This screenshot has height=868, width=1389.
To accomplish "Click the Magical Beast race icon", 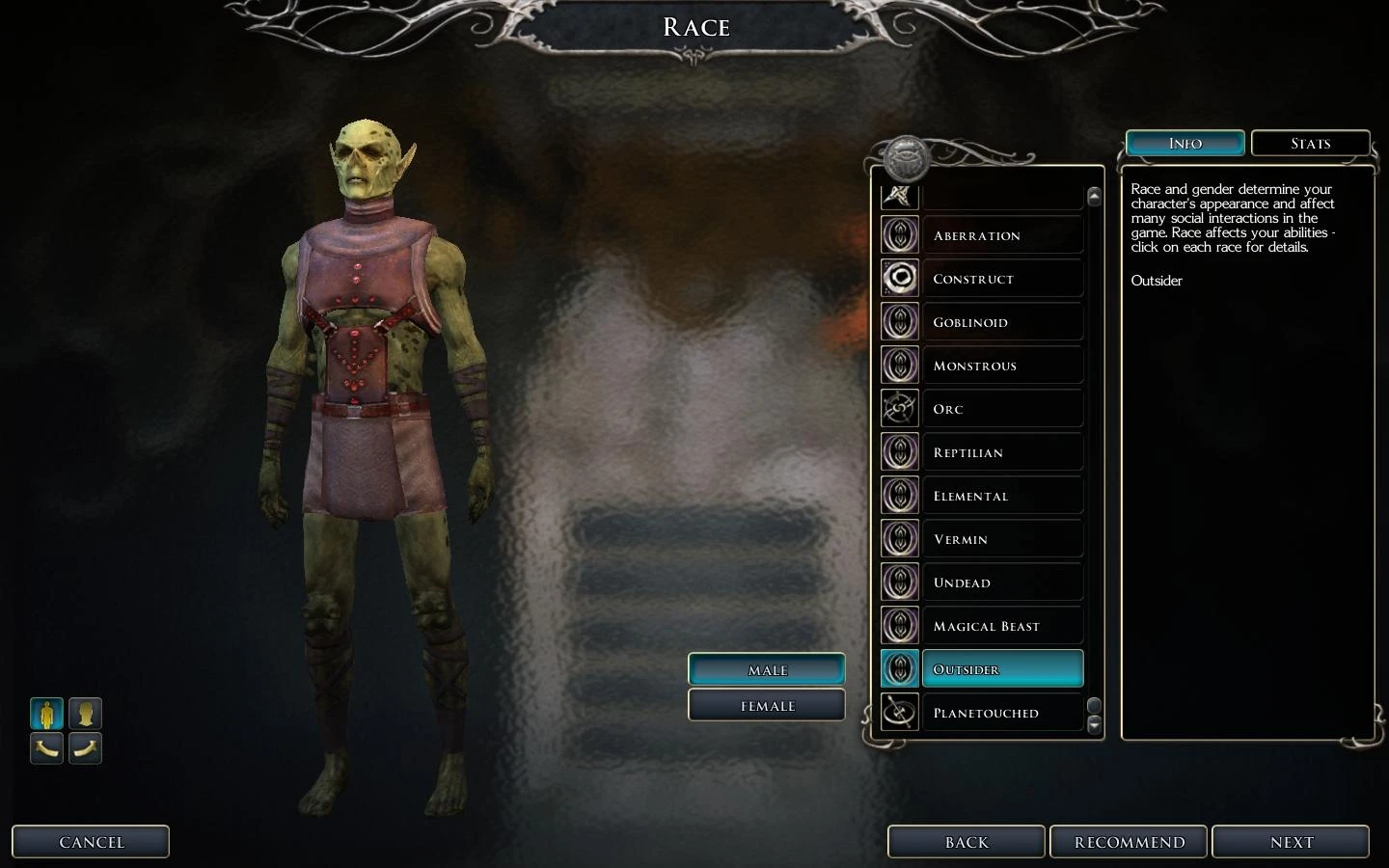I will click(x=899, y=625).
